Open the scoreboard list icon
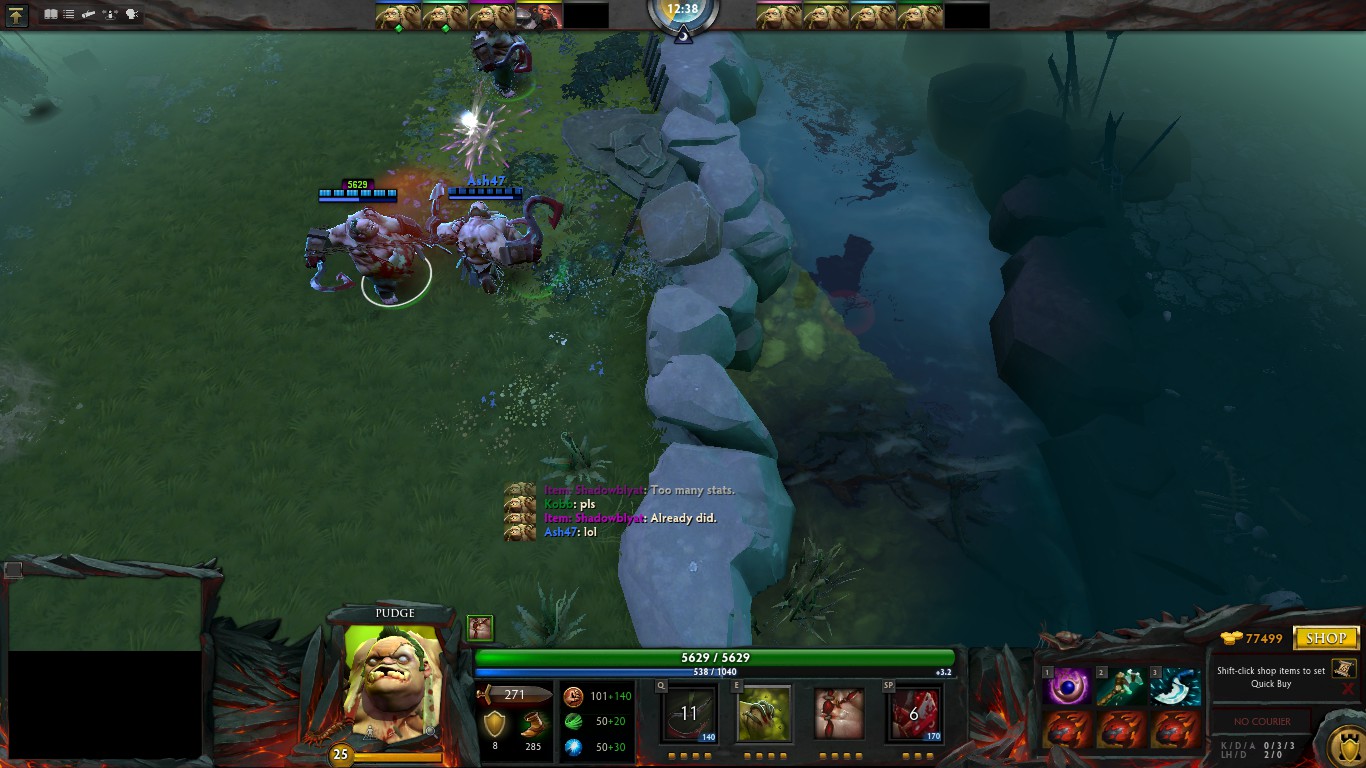 (x=69, y=14)
